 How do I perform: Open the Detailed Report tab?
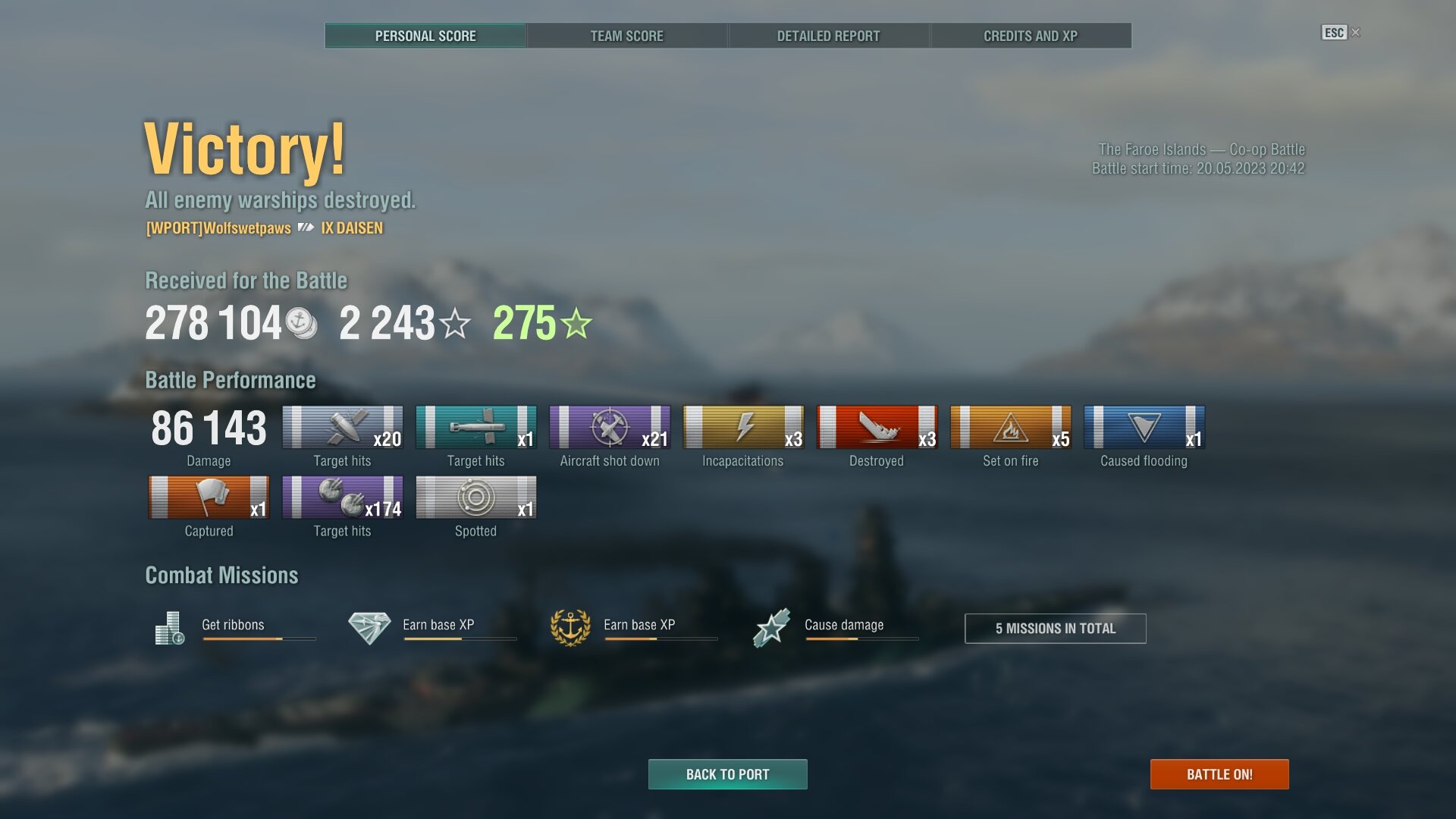828,36
